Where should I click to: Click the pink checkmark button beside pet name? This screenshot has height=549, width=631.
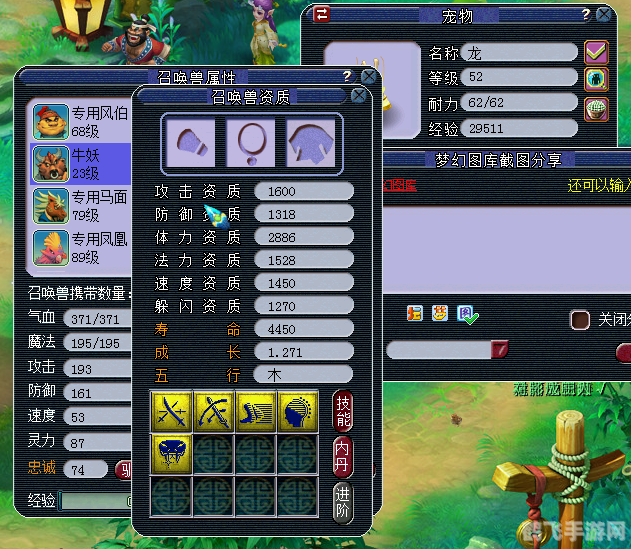597,52
